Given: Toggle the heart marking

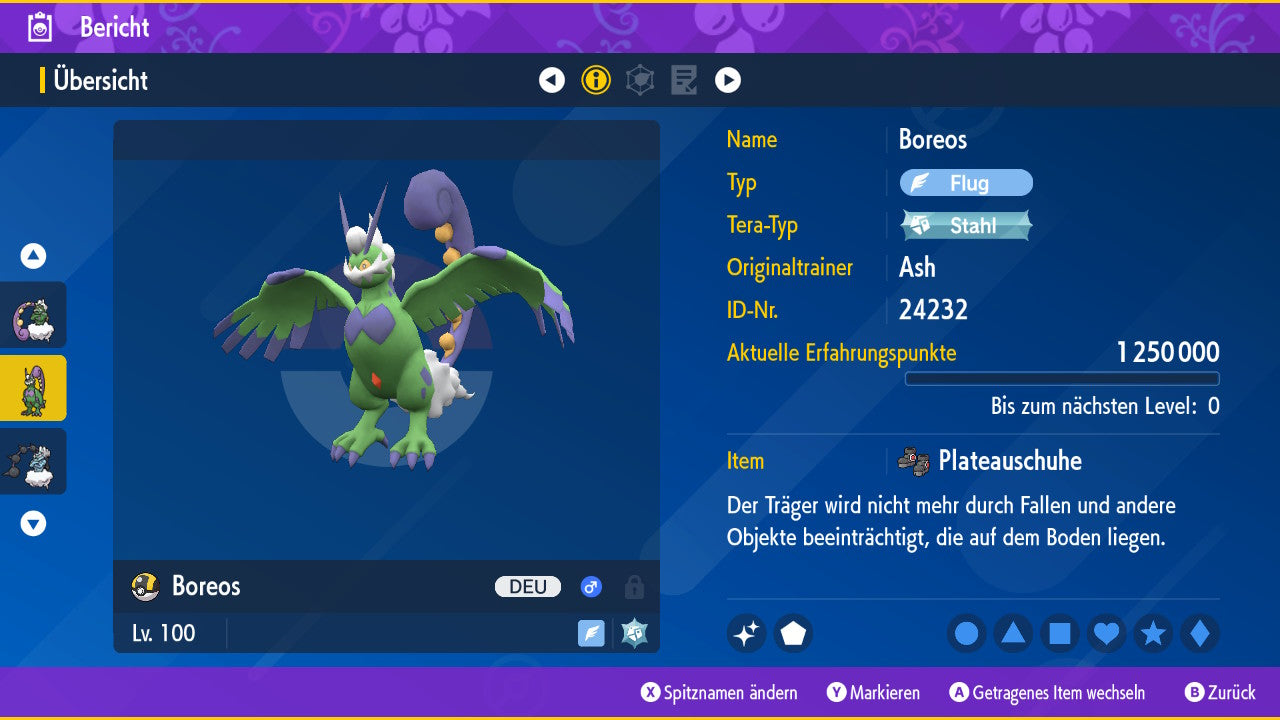Looking at the screenshot, I should pyautogui.click(x=1106, y=633).
